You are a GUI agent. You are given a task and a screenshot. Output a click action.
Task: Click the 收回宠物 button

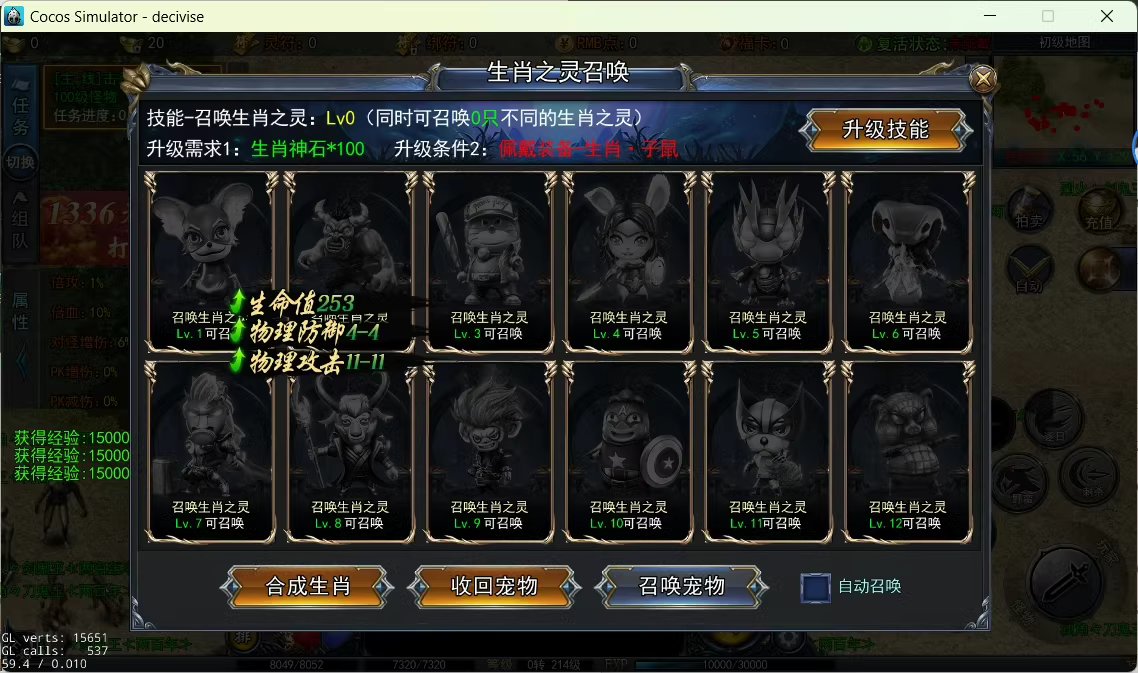[494, 586]
